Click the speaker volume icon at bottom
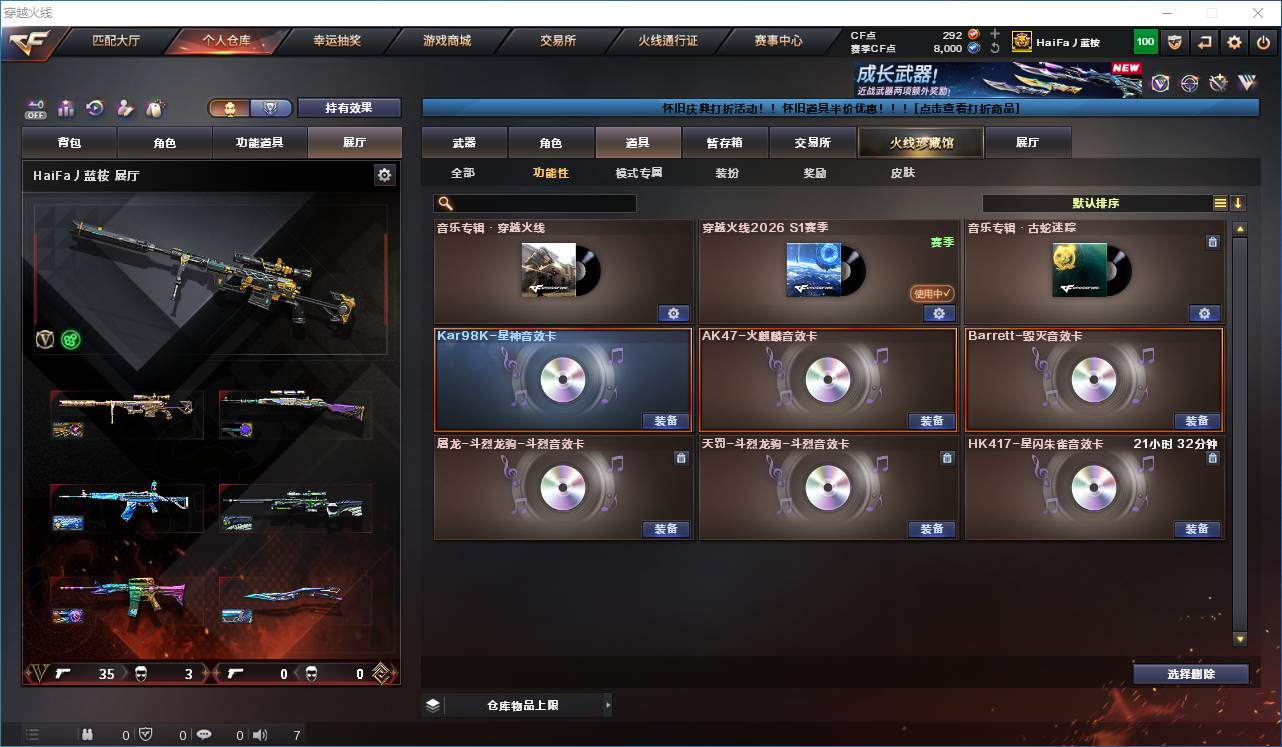Viewport: 1282px width, 747px height. (x=259, y=733)
